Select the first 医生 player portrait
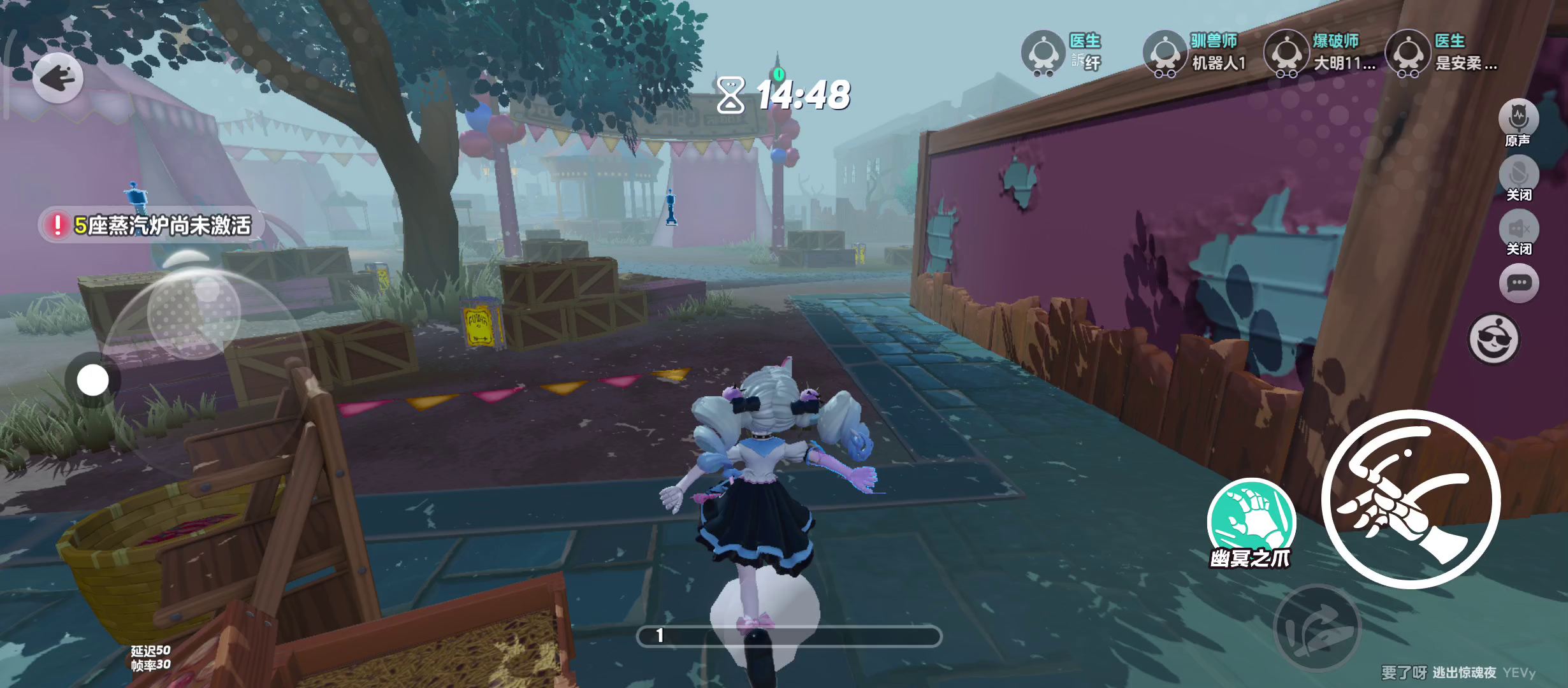The image size is (1568, 688). 1043,52
